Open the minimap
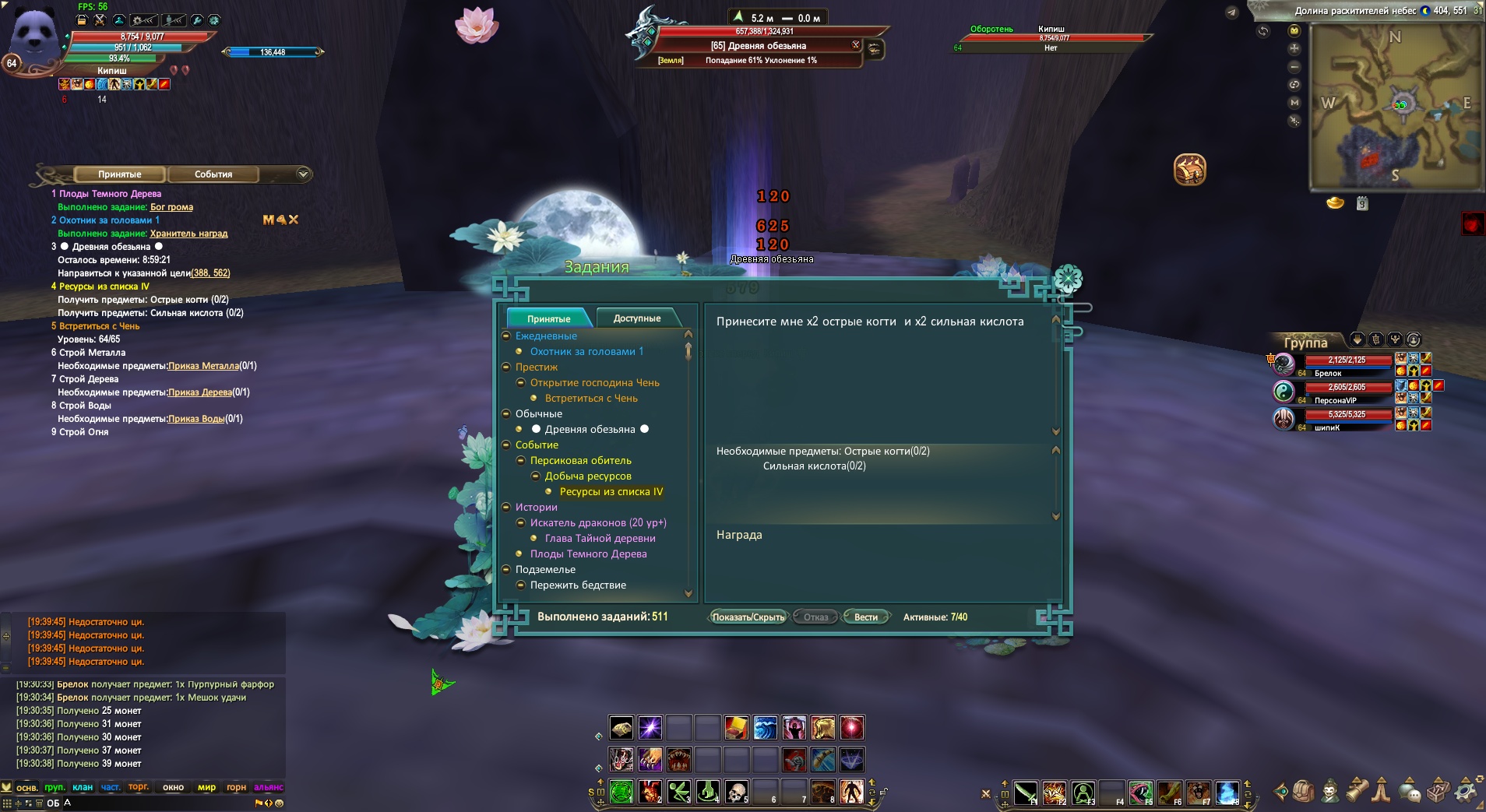 1394,107
